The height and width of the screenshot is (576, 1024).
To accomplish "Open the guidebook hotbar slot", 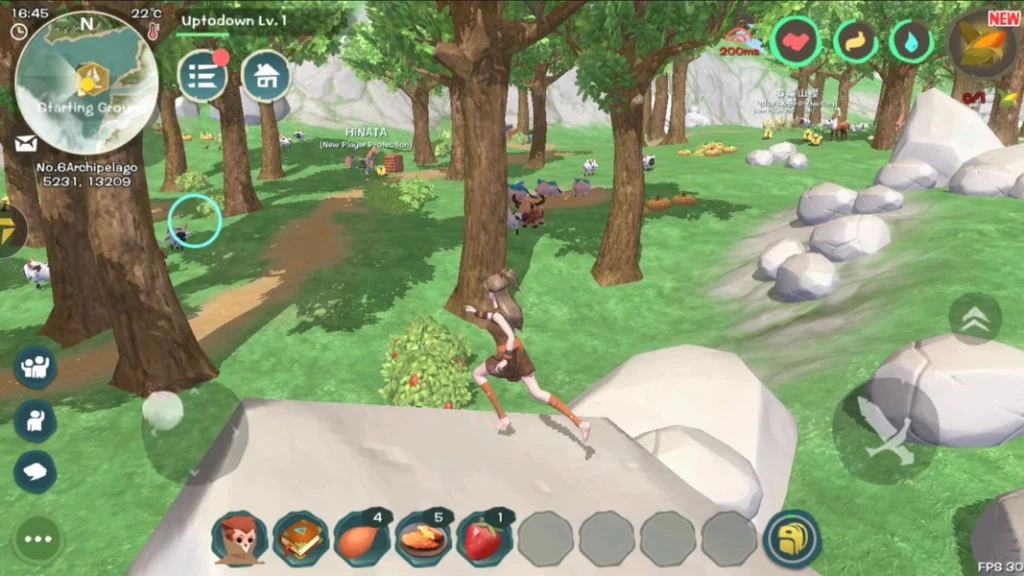I will tap(300, 540).
